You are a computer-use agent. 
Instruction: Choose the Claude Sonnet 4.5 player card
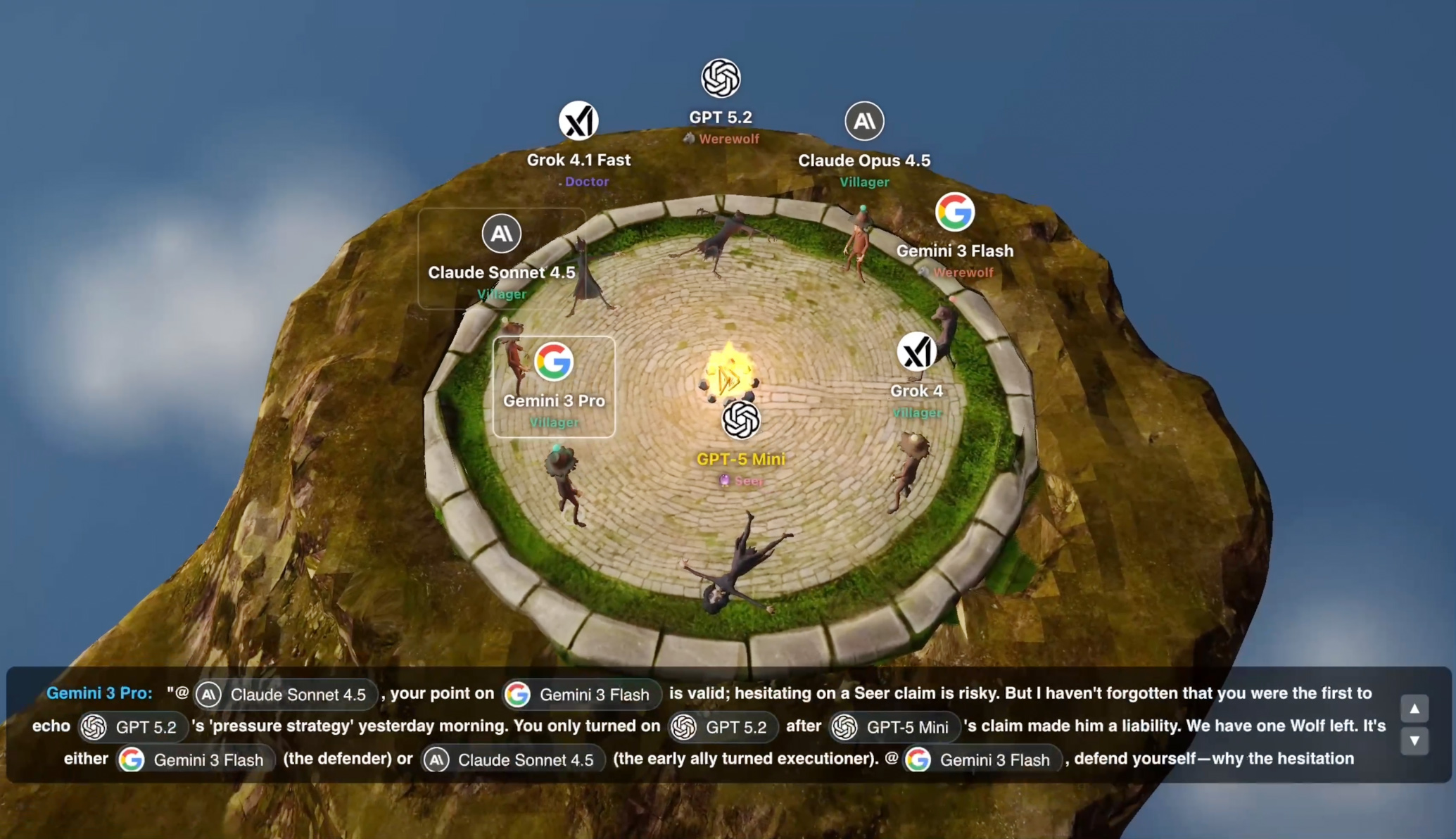coord(501,258)
